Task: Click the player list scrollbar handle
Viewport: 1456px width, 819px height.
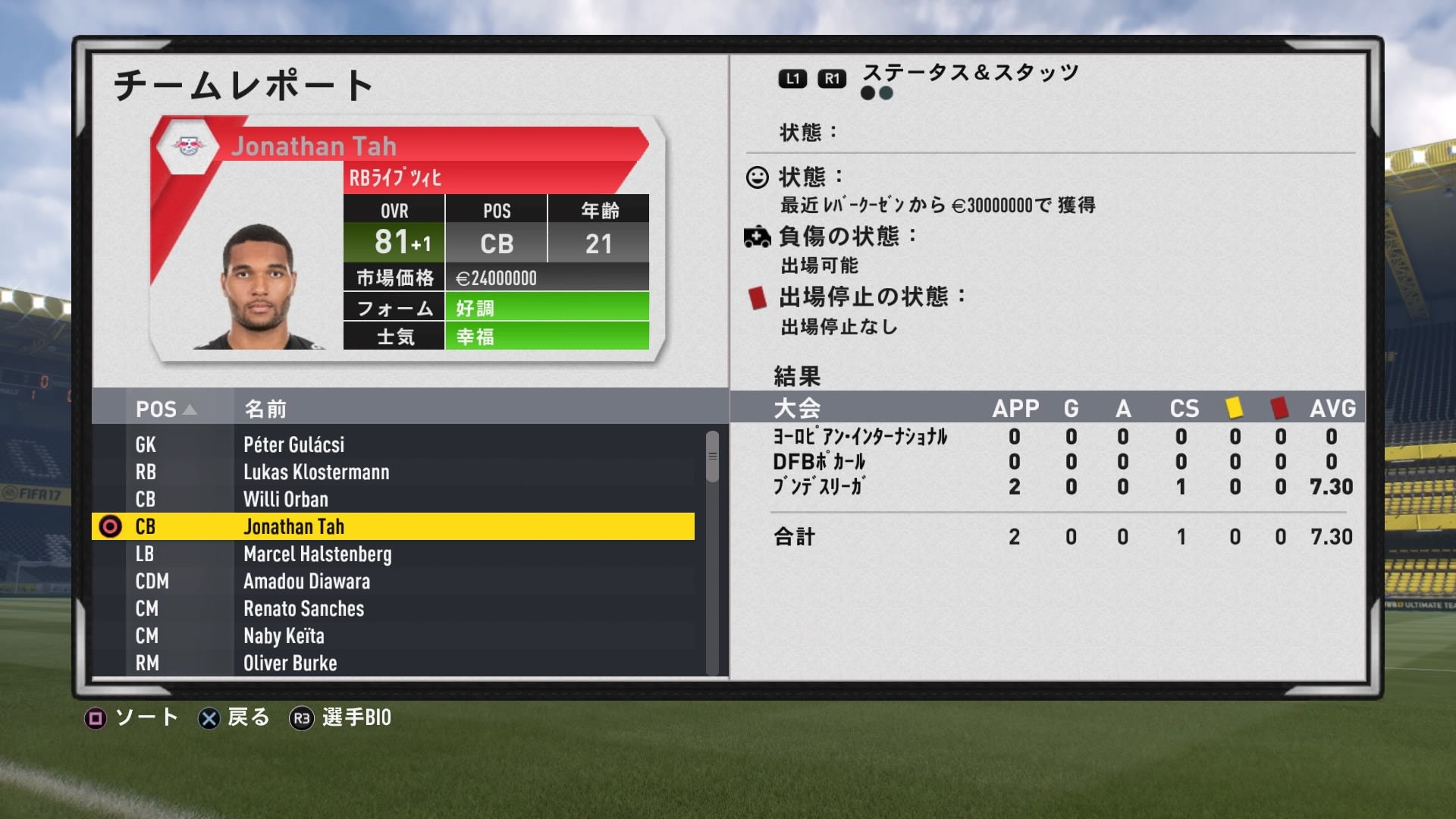Action: click(x=712, y=457)
